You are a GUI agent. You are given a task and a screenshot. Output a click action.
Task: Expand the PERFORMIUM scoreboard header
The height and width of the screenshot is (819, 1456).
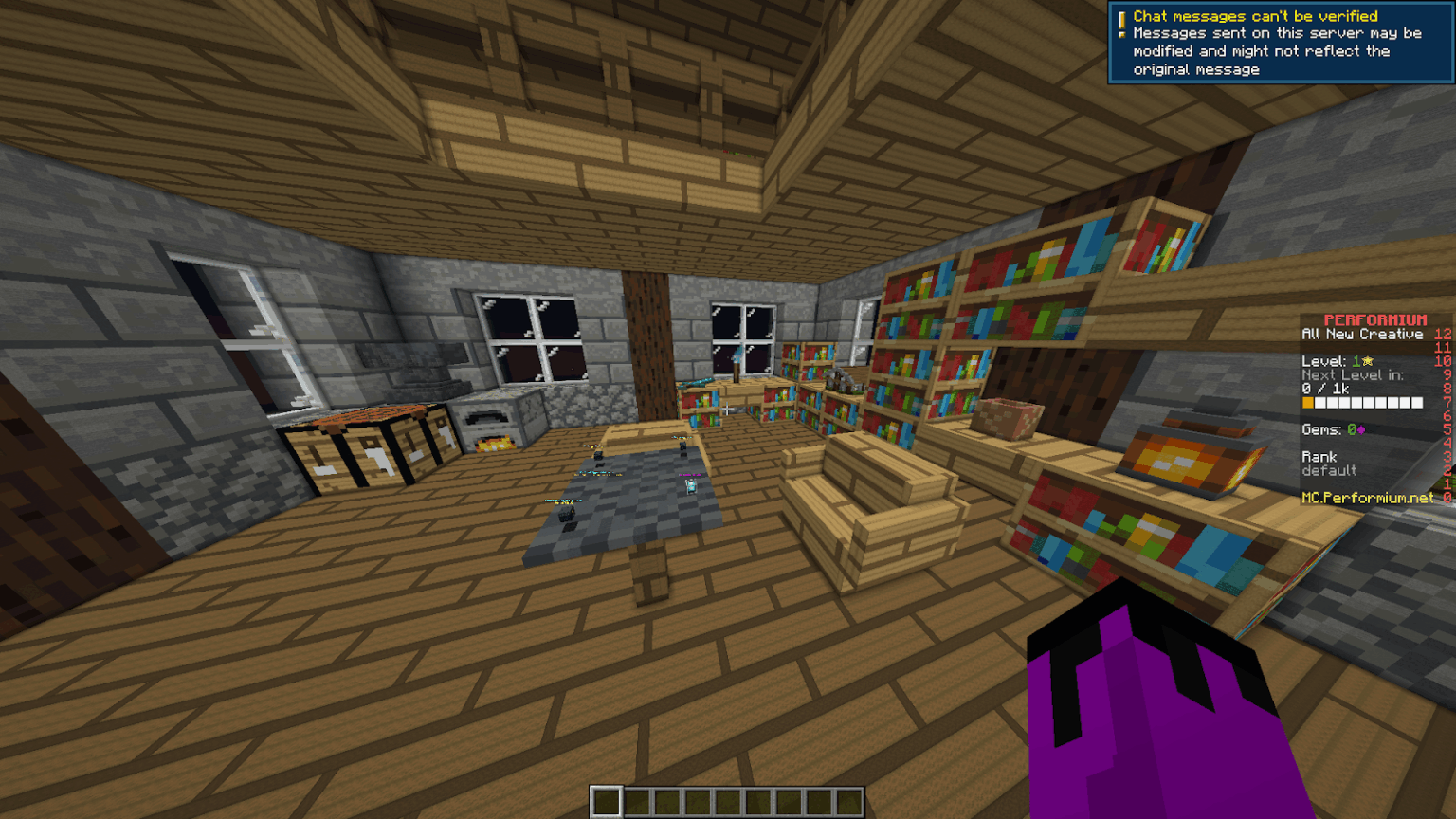(1374, 319)
